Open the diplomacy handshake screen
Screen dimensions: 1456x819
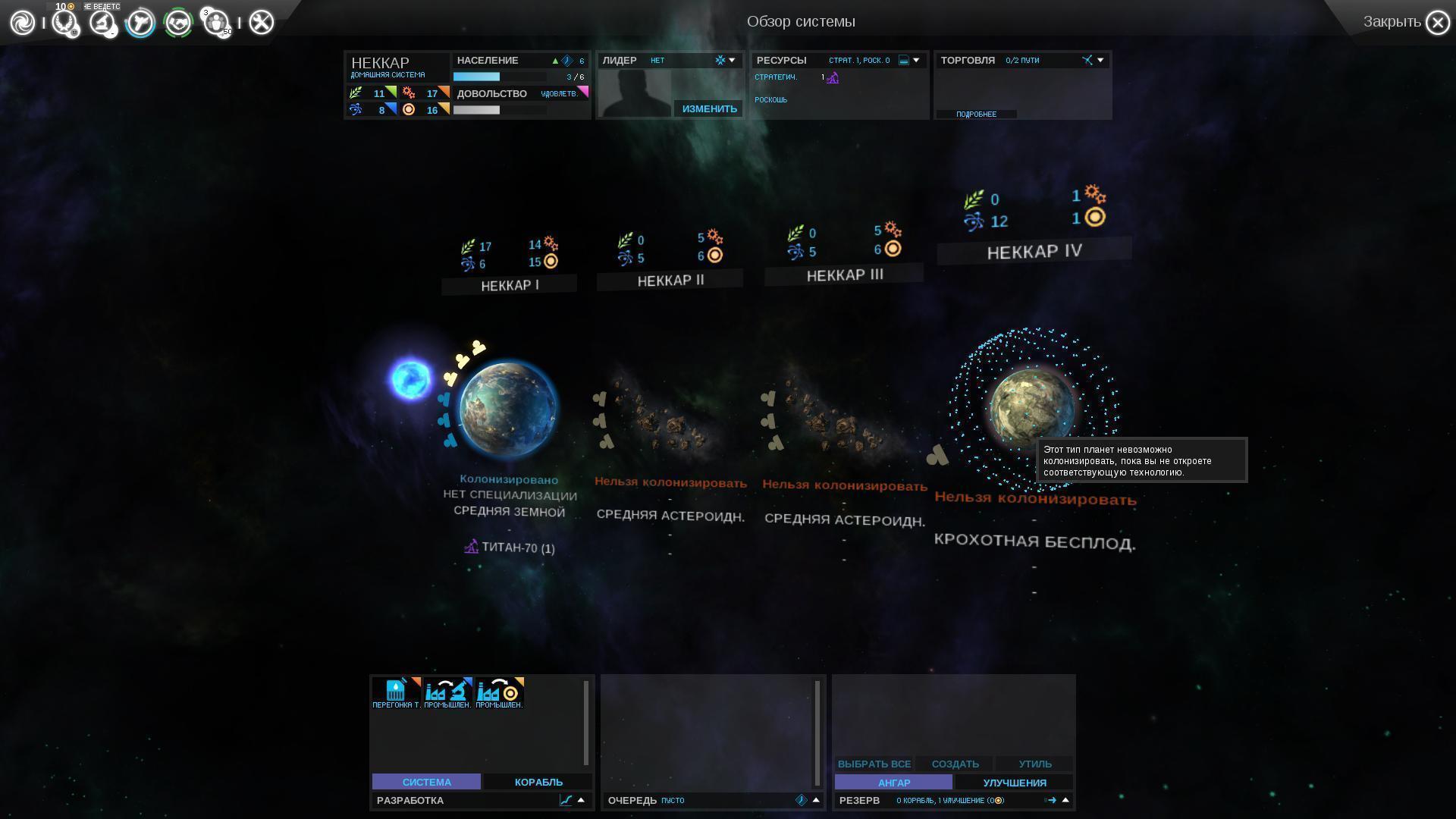(178, 23)
